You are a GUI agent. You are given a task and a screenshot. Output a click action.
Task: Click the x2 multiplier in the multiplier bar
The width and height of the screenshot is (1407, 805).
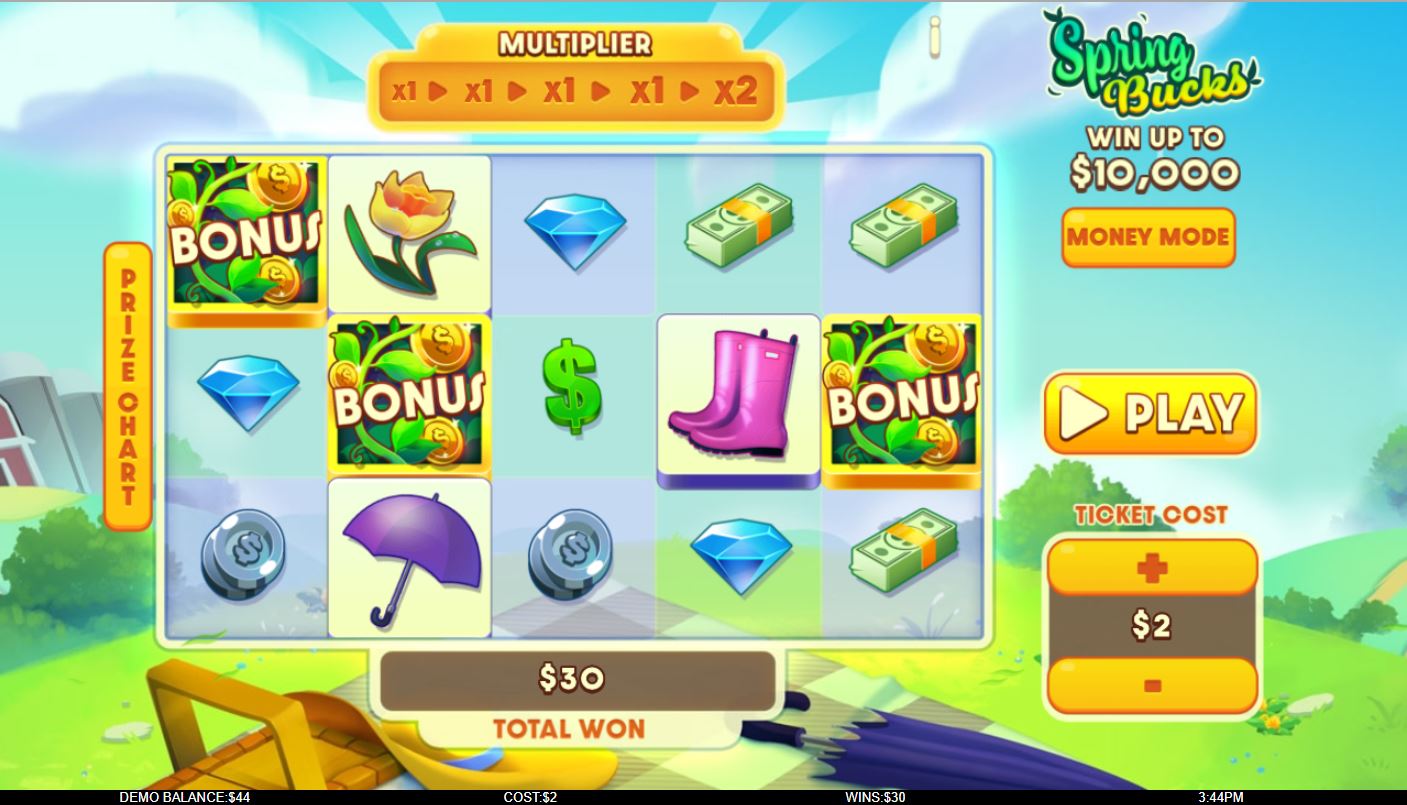(737, 89)
